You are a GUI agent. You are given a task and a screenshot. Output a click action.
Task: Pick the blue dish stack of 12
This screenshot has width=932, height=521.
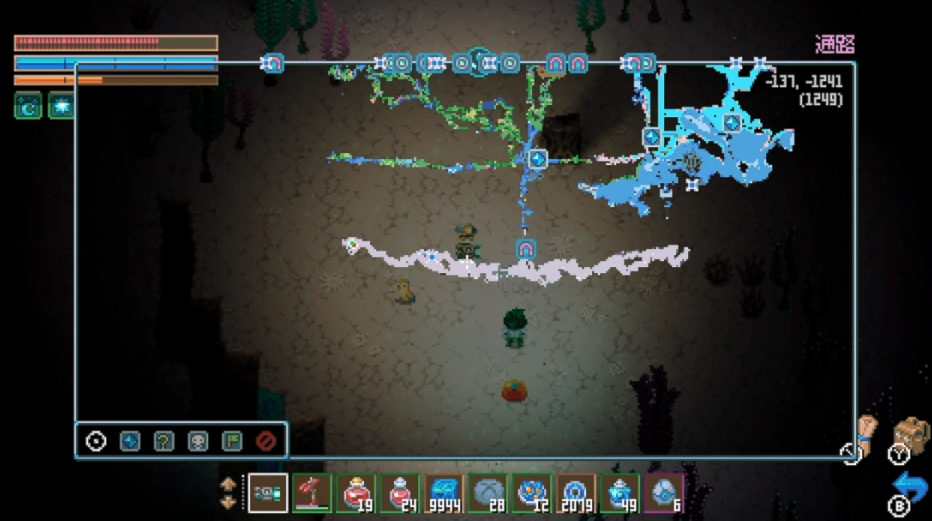(x=532, y=493)
